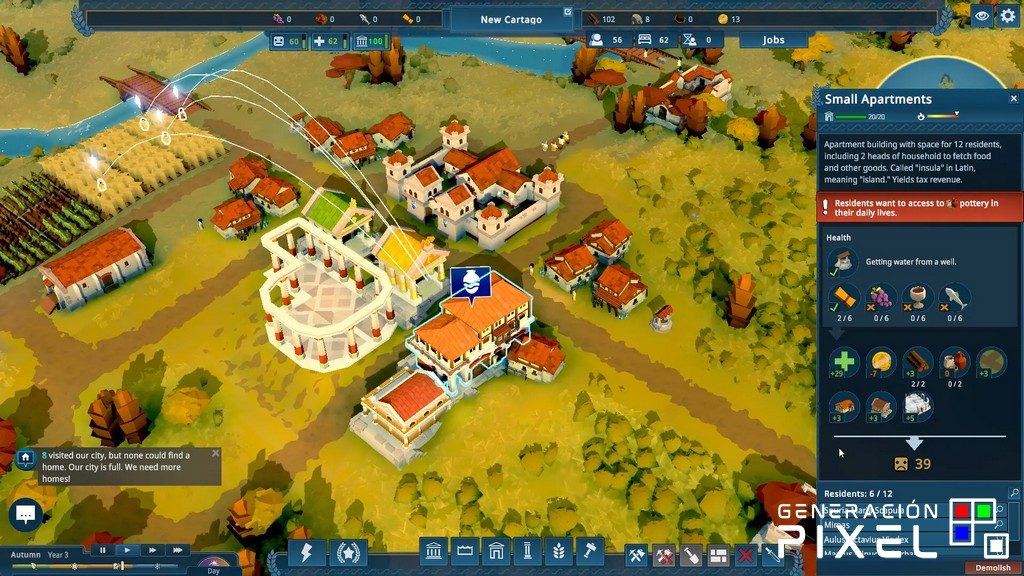
Task: Set game speed to fast forward
Action: click(152, 550)
